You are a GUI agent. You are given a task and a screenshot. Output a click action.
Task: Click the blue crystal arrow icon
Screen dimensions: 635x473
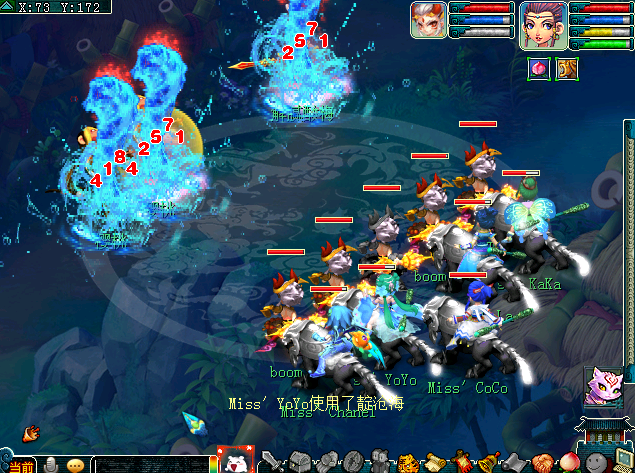pyautogui.click(x=193, y=422)
